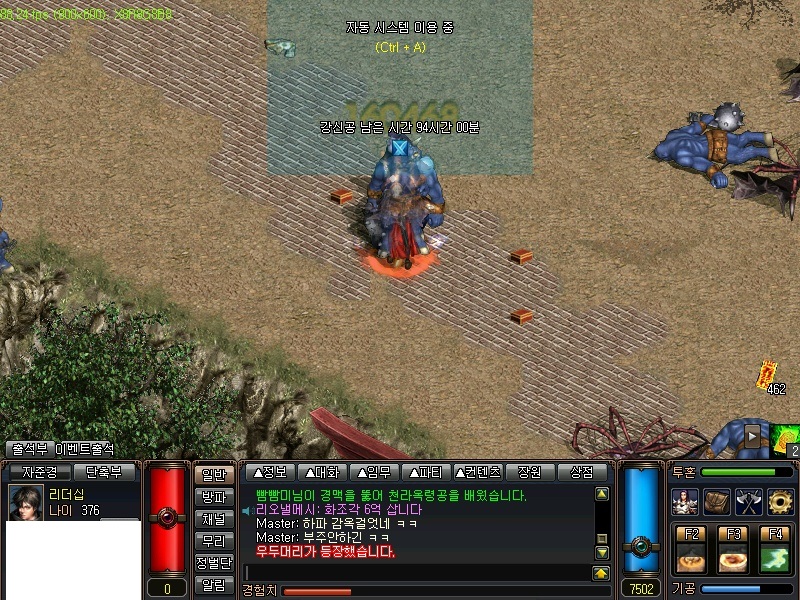Open the 파티 party menu
Screen dimensions: 800x600
[426, 472]
